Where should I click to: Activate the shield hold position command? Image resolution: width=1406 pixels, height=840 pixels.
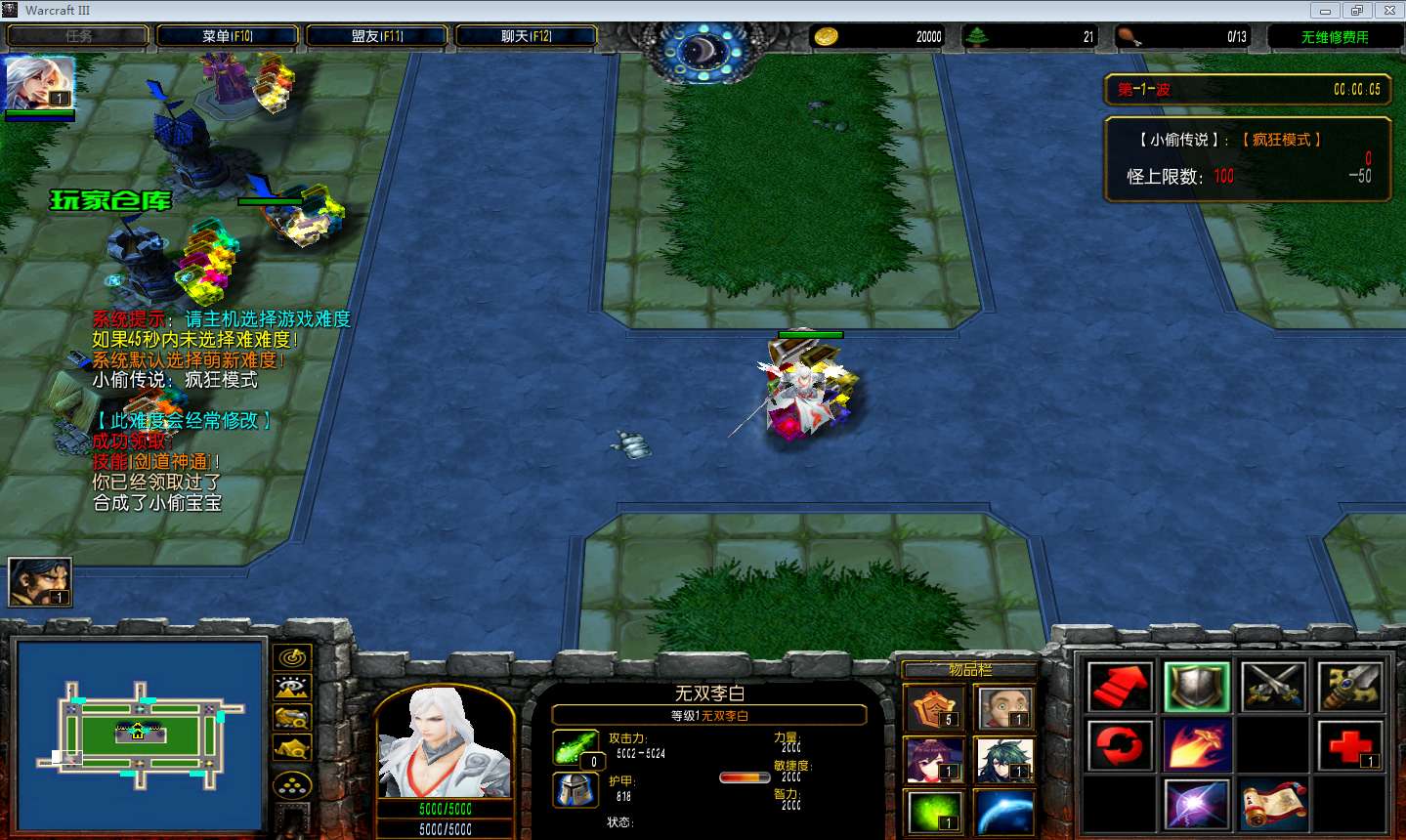click(1196, 687)
